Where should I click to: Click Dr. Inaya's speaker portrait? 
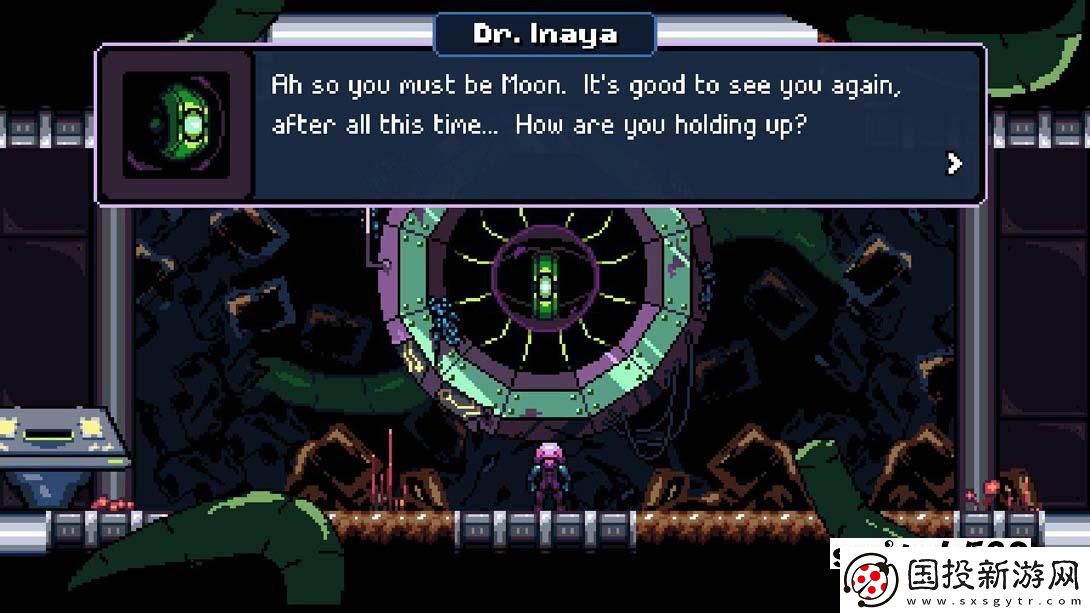point(176,125)
